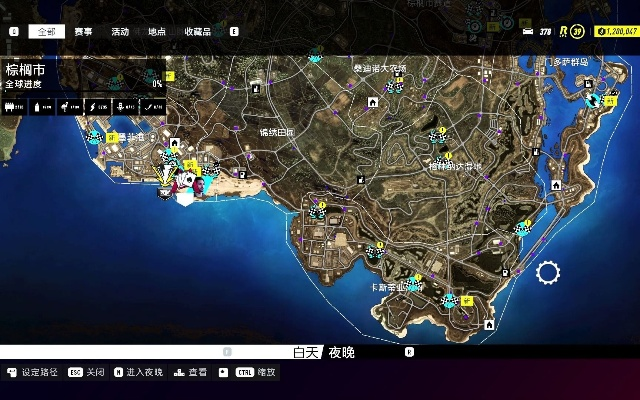Choose 夜晚 on the day/night selector
The height and width of the screenshot is (400, 640).
pyautogui.click(x=342, y=352)
